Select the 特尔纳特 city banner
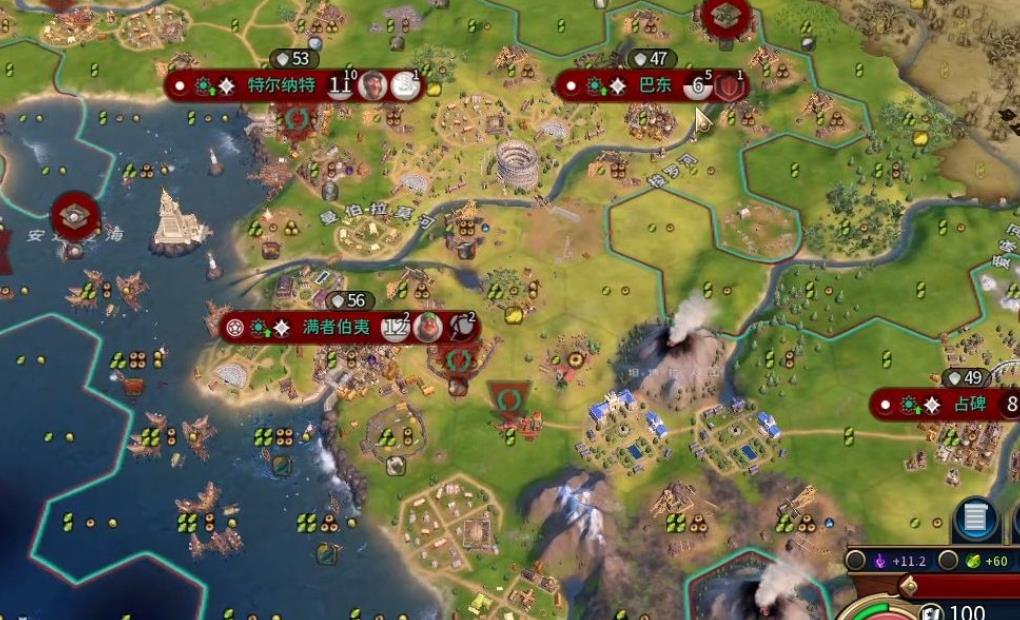The height and width of the screenshot is (620, 1020). [x=281, y=86]
